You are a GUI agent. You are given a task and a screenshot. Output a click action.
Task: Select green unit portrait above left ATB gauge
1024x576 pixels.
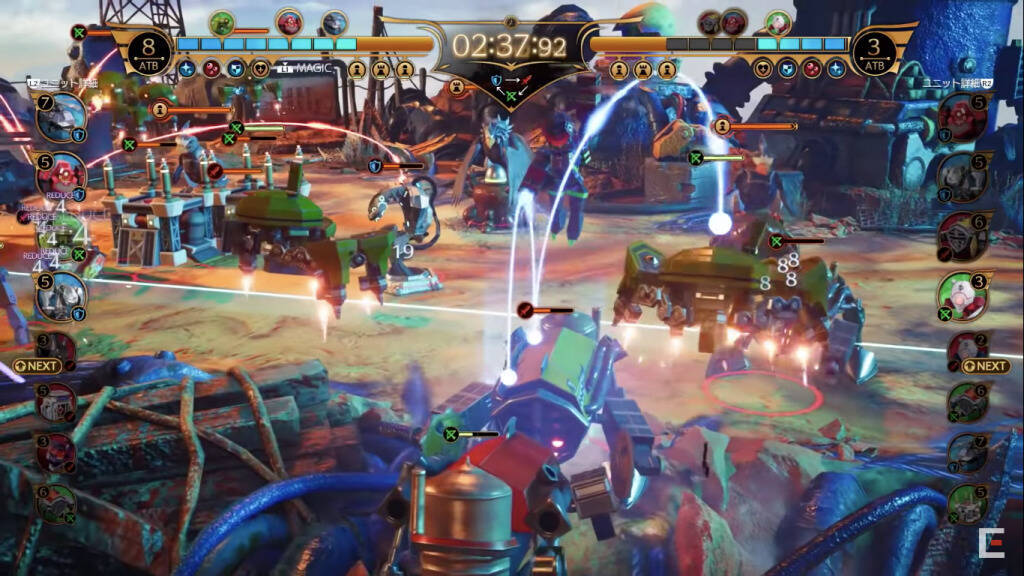point(222,22)
